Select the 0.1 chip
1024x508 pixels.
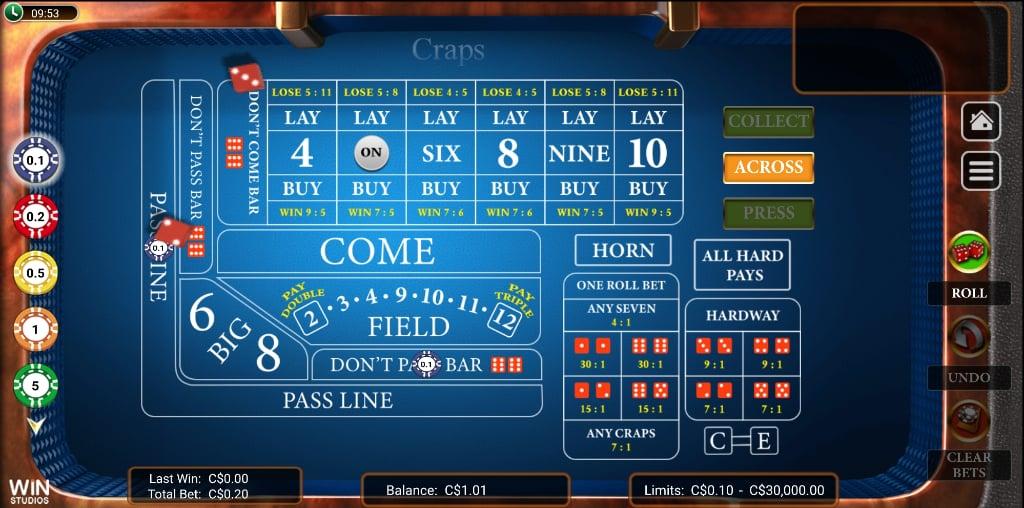pyautogui.click(x=36, y=160)
